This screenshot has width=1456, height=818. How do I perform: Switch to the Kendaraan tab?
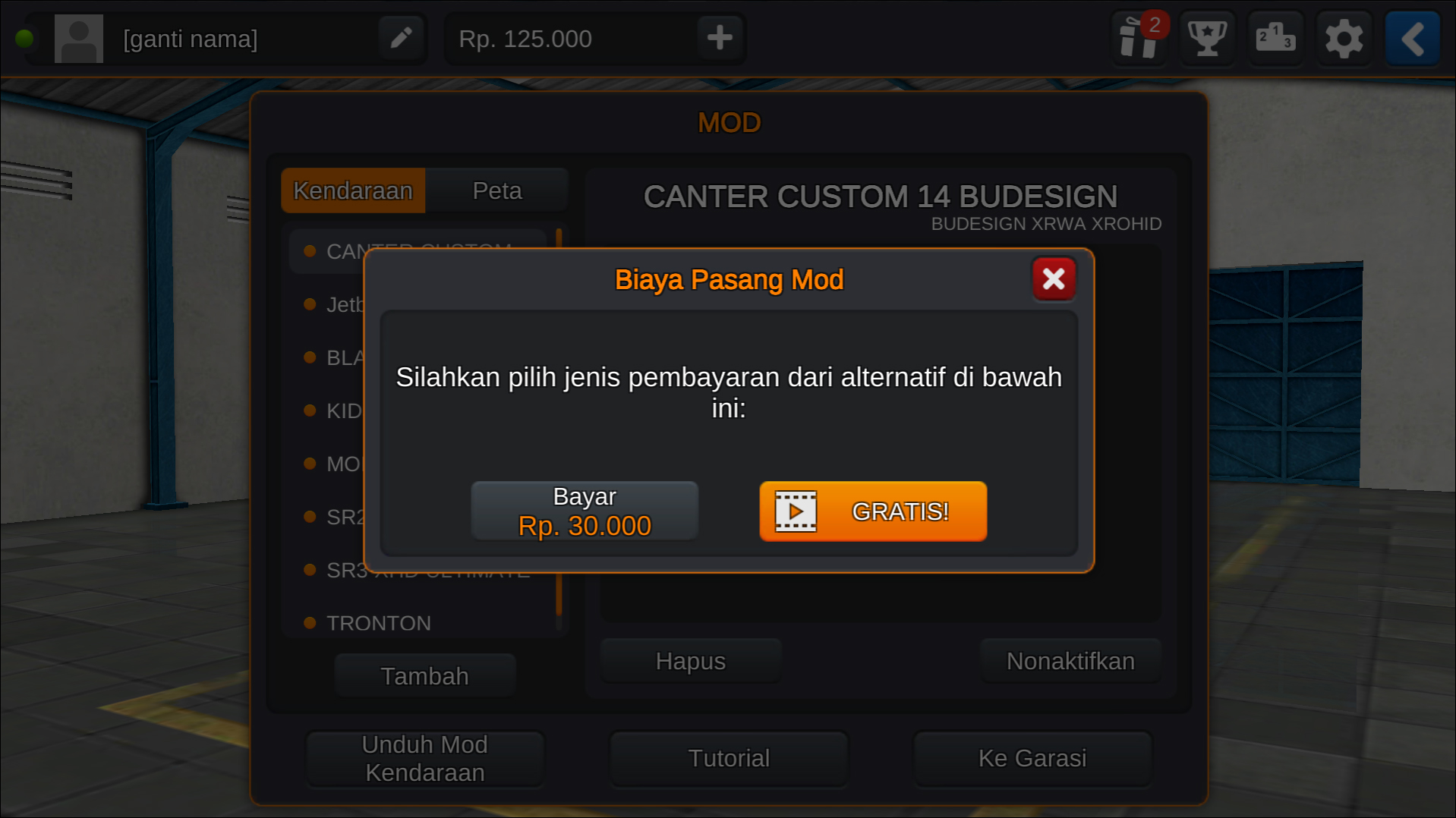(x=353, y=190)
